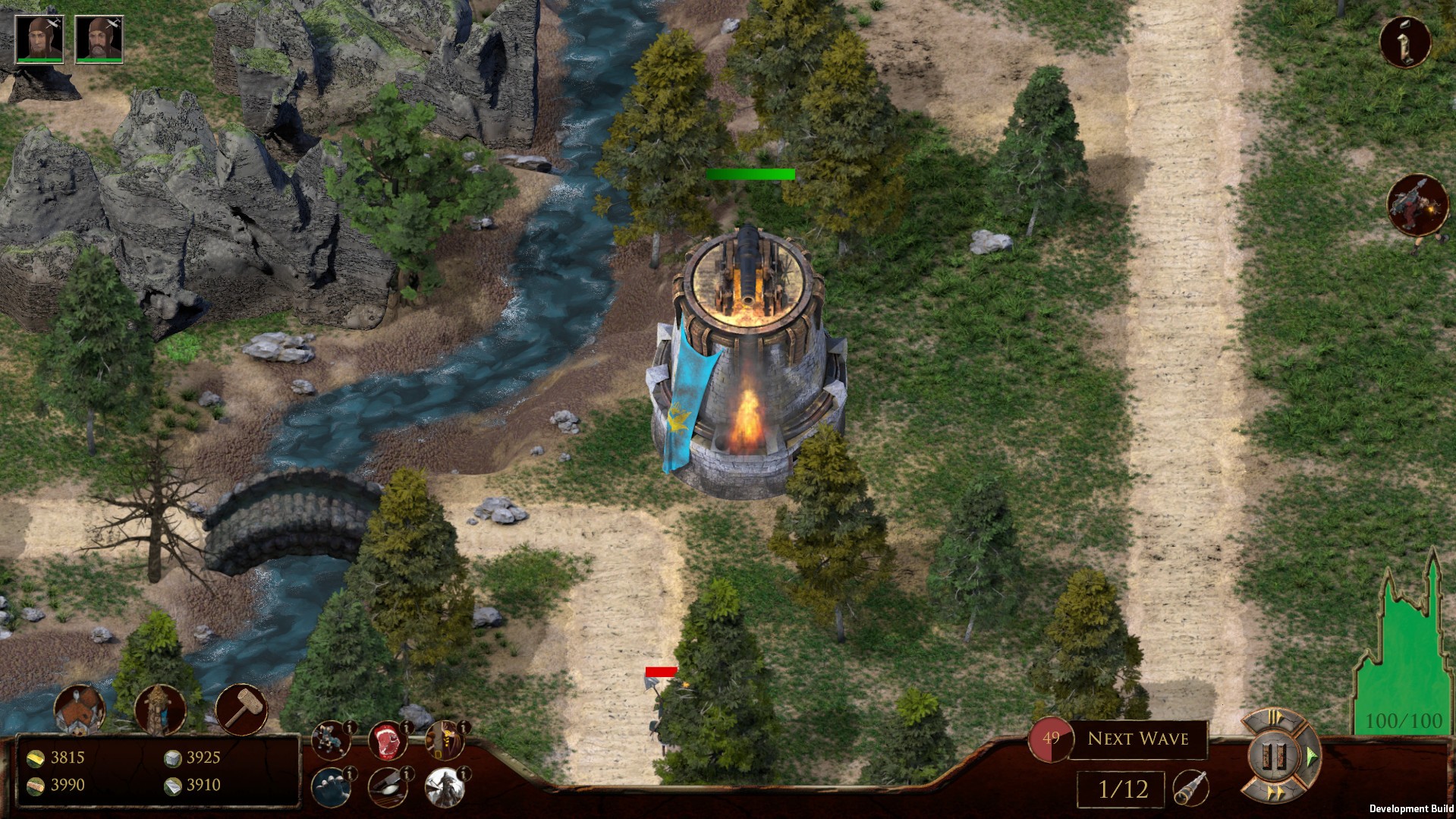Screen dimensions: 1456x819
Task: Open the house building menu
Action: click(79, 710)
